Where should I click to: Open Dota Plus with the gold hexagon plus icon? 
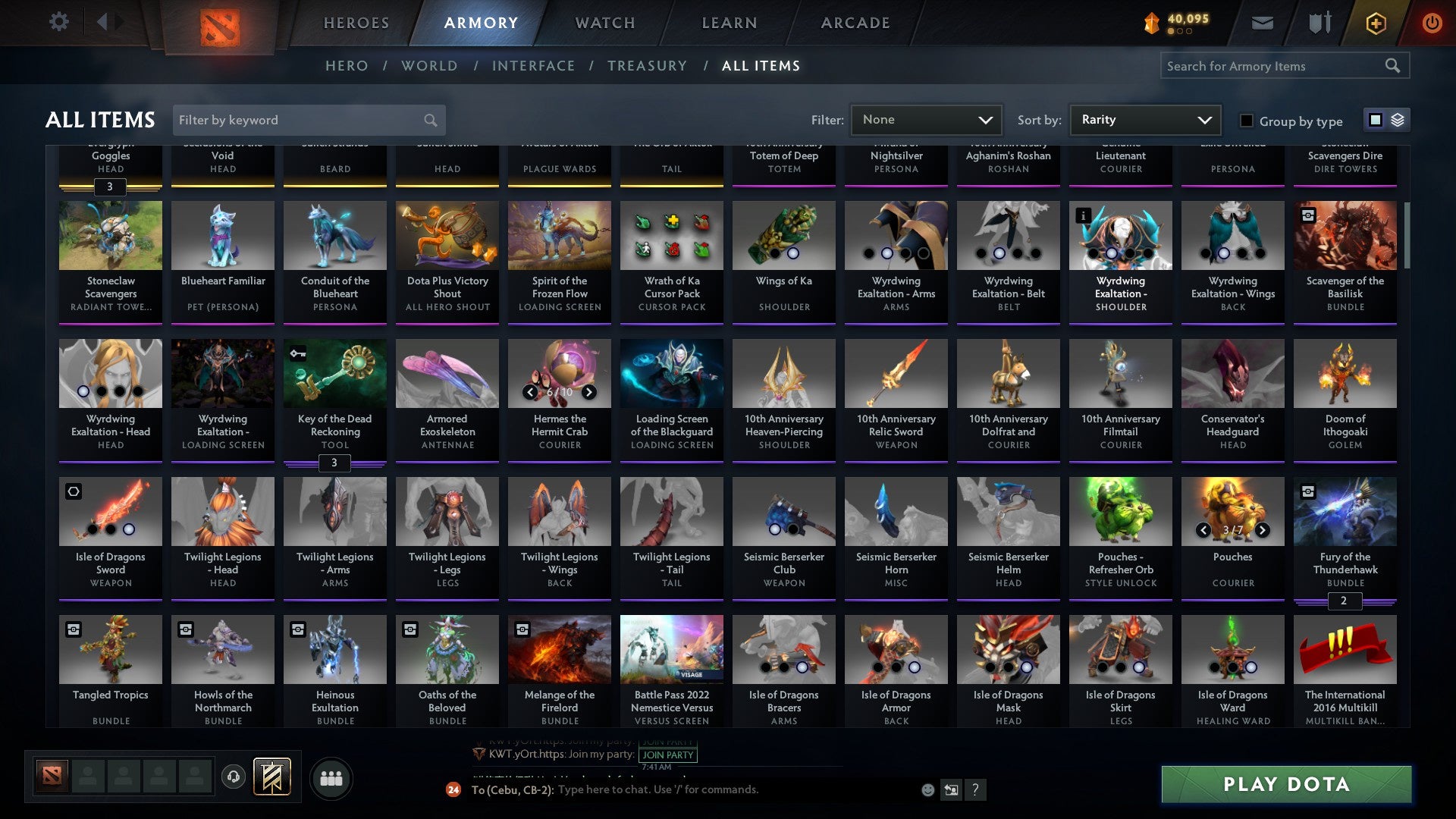(x=1375, y=23)
